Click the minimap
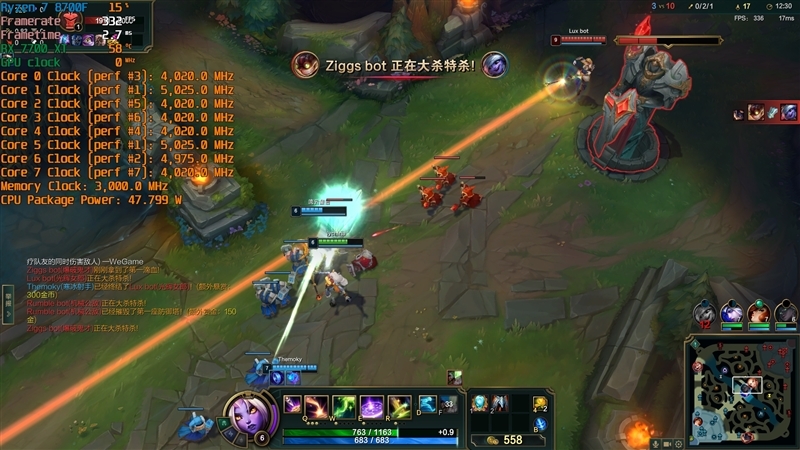800x450 pixels. (x=743, y=390)
